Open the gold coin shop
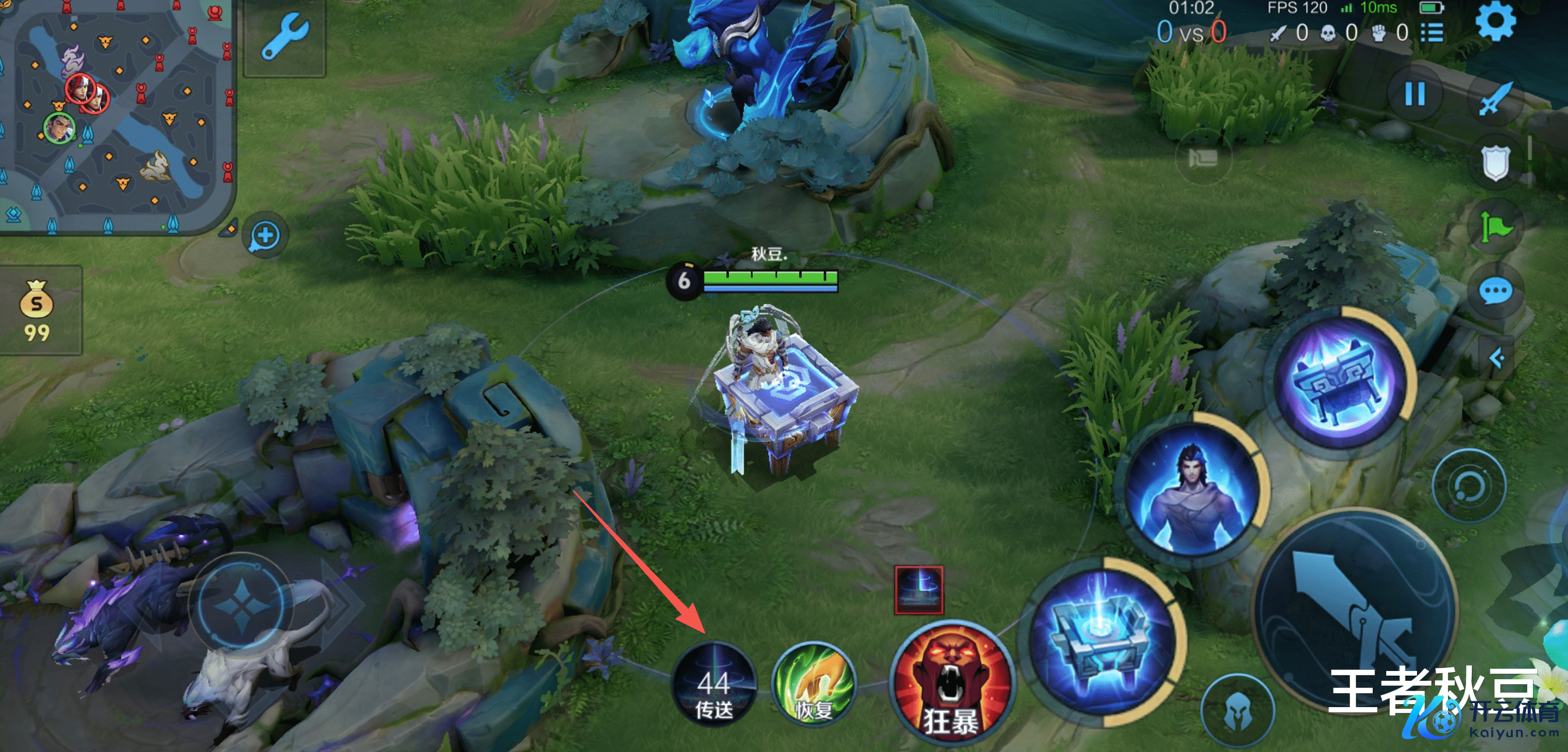This screenshot has height=752, width=1568. click(x=38, y=311)
